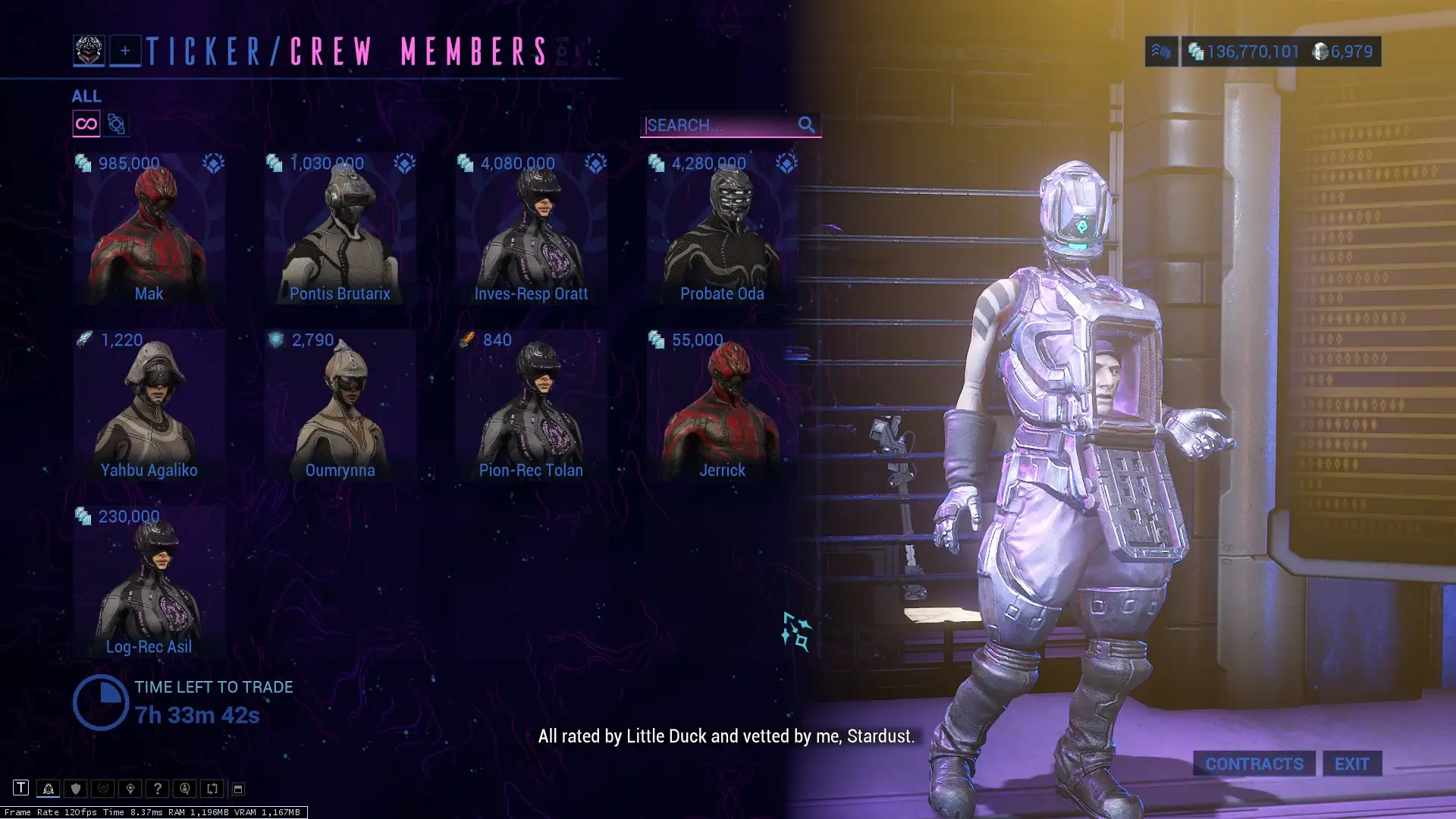Screen dimensions: 1456x819
Task: Click the search magnifier icon
Action: 806,124
